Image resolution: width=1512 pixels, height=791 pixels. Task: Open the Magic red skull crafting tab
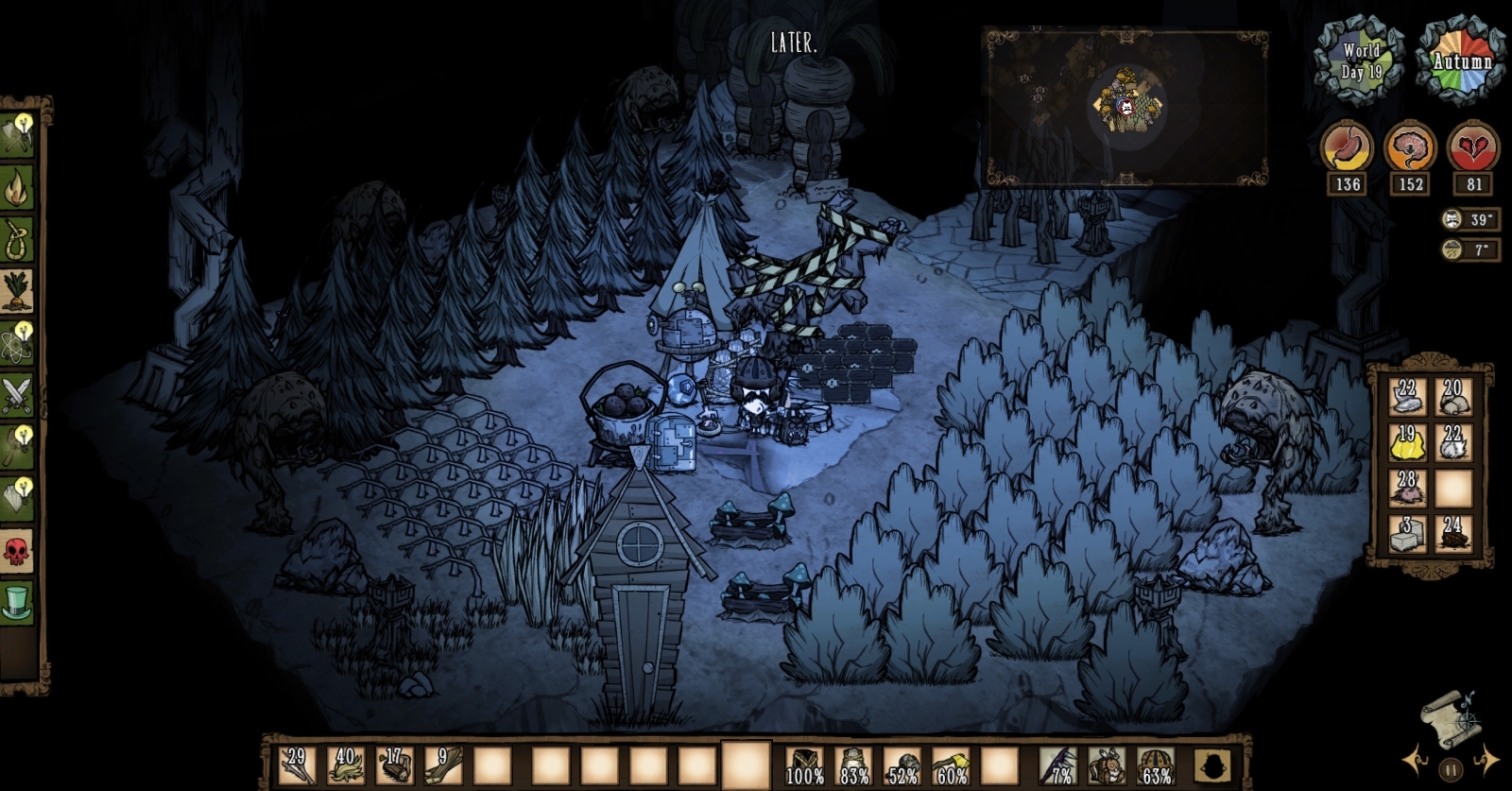(17, 550)
